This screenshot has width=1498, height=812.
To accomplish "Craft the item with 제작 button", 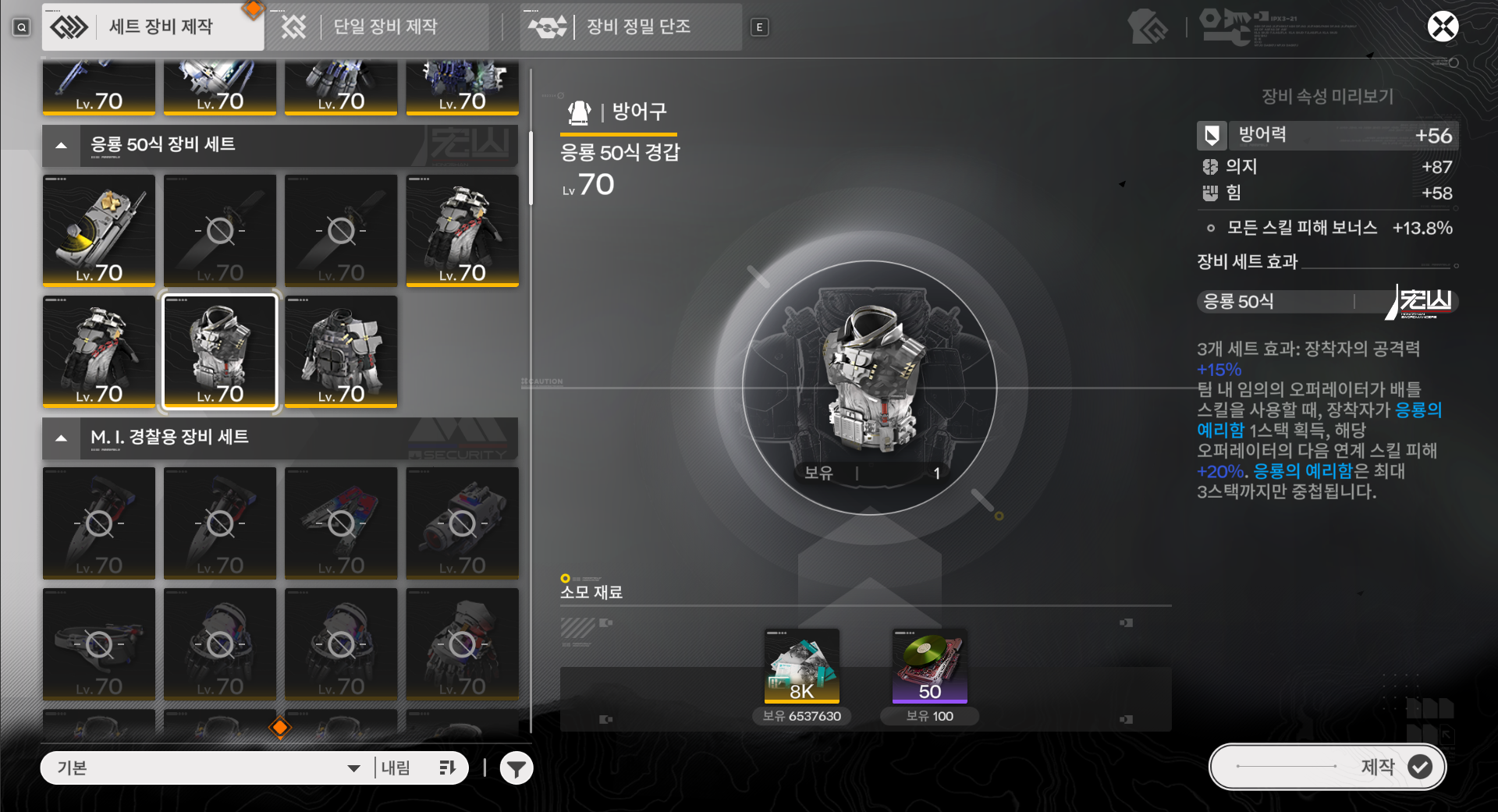I will pyautogui.click(x=1327, y=767).
